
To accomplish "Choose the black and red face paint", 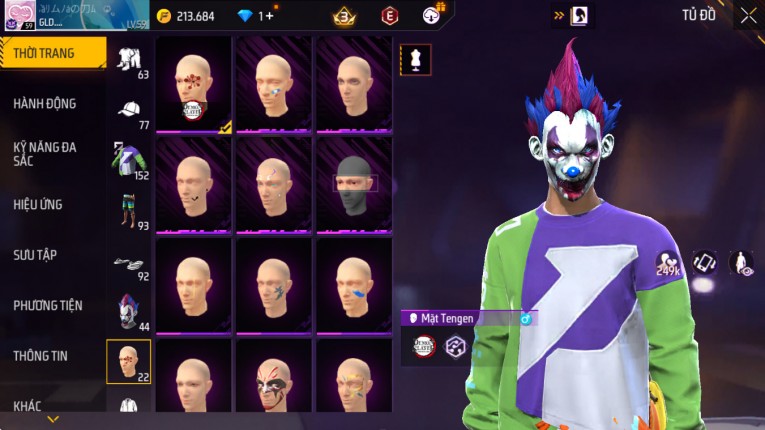I will pyautogui.click(x=273, y=380).
